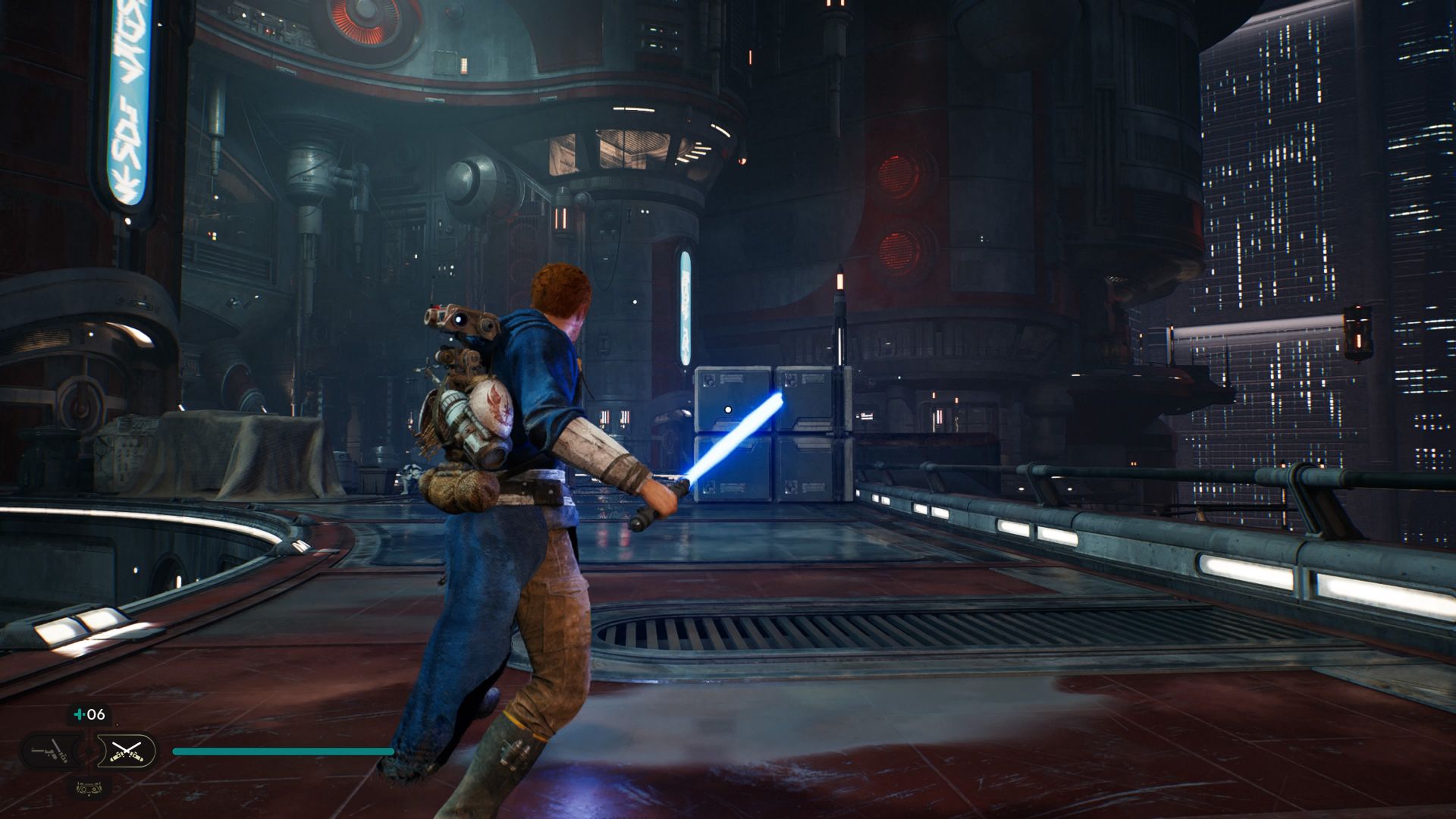Toggle the small dot above the stance icons
The width and height of the screenshot is (1456, 819).
(118, 725)
